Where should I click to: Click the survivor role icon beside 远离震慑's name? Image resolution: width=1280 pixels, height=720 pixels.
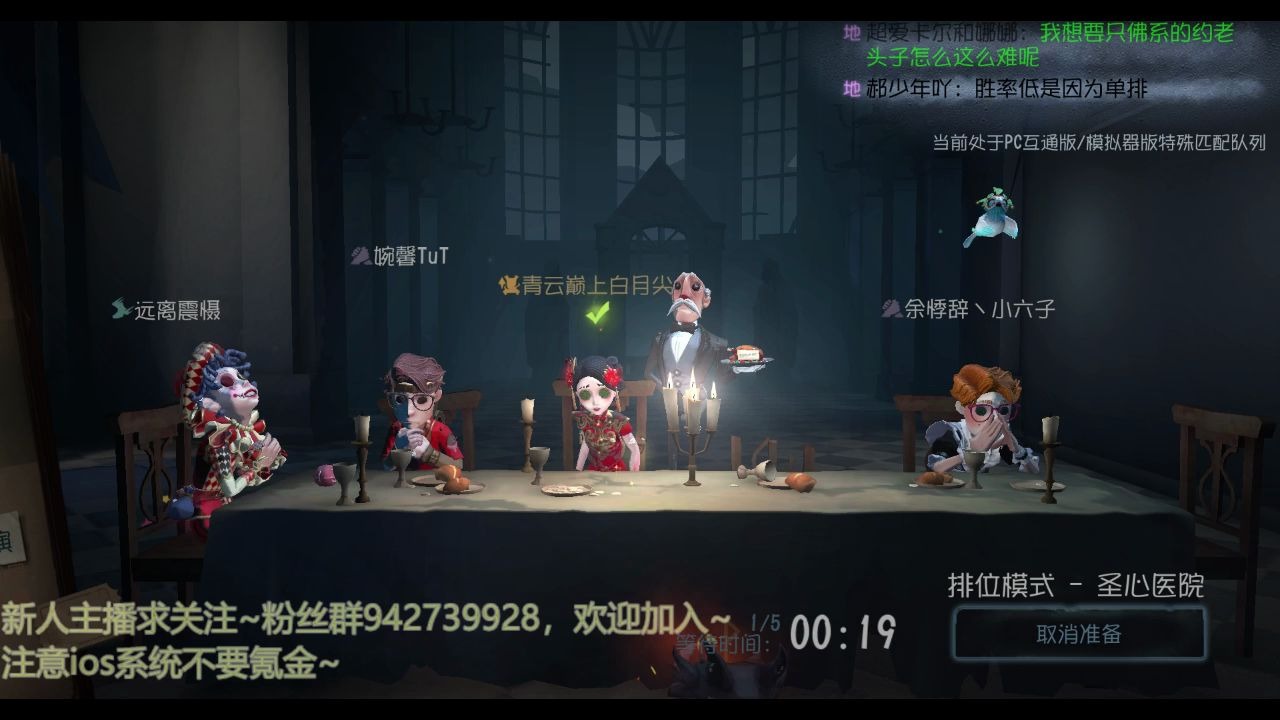click(122, 310)
